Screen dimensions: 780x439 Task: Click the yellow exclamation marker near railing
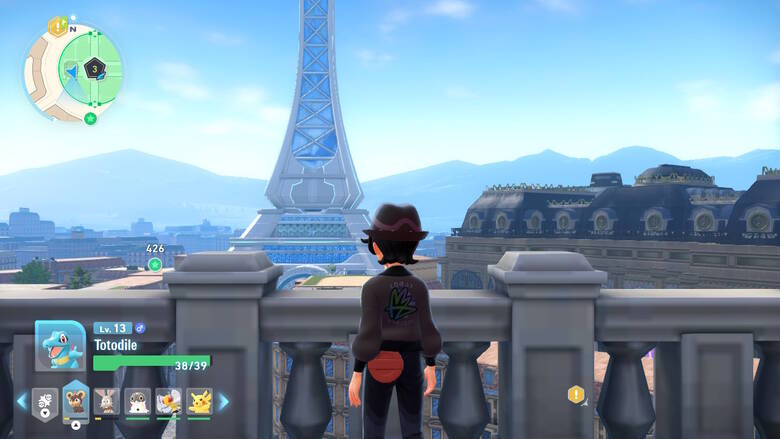pyautogui.click(x=576, y=394)
